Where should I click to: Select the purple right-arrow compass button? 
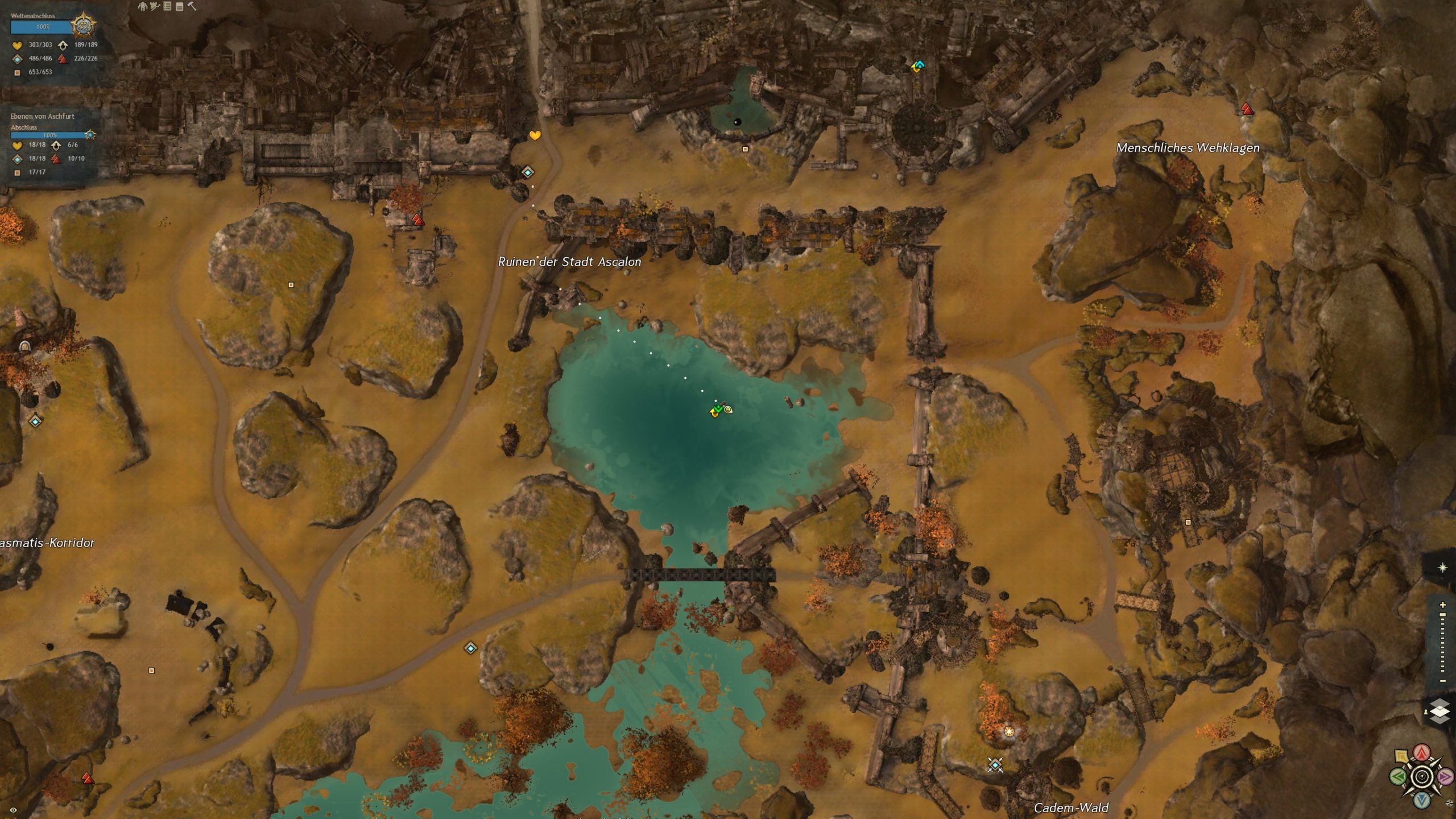click(1445, 776)
